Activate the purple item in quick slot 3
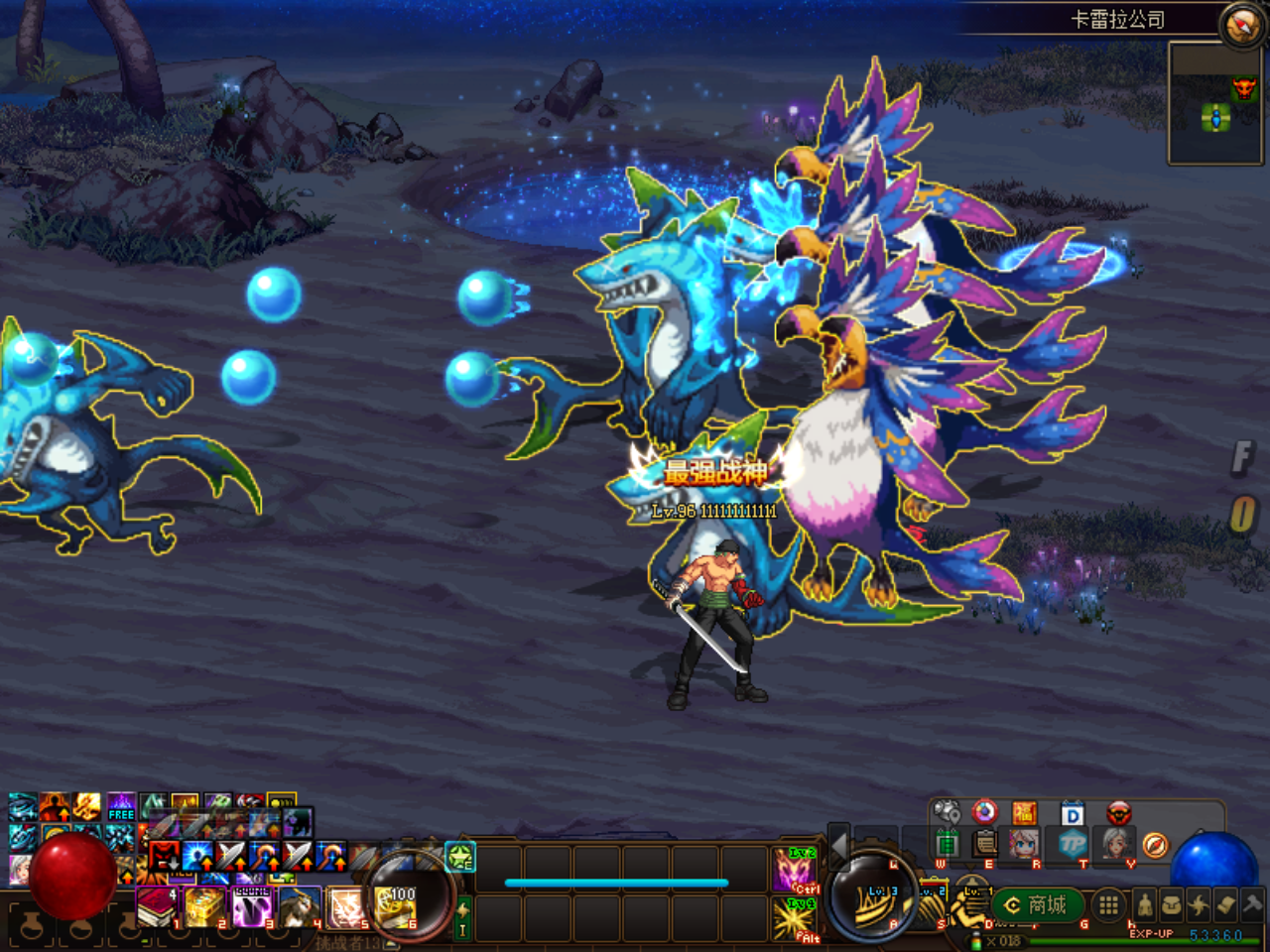Image resolution: width=1270 pixels, height=952 pixels. pyautogui.click(x=252, y=906)
